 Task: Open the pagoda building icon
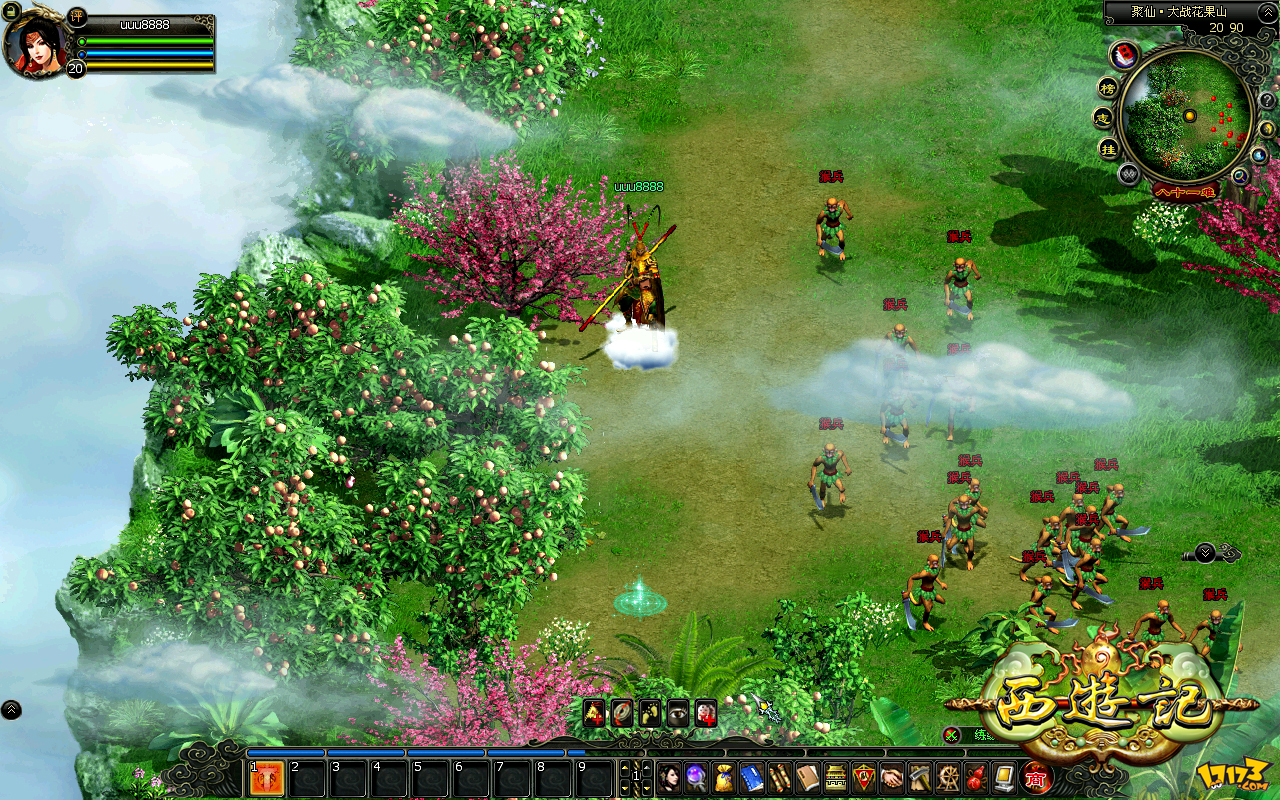pos(834,776)
